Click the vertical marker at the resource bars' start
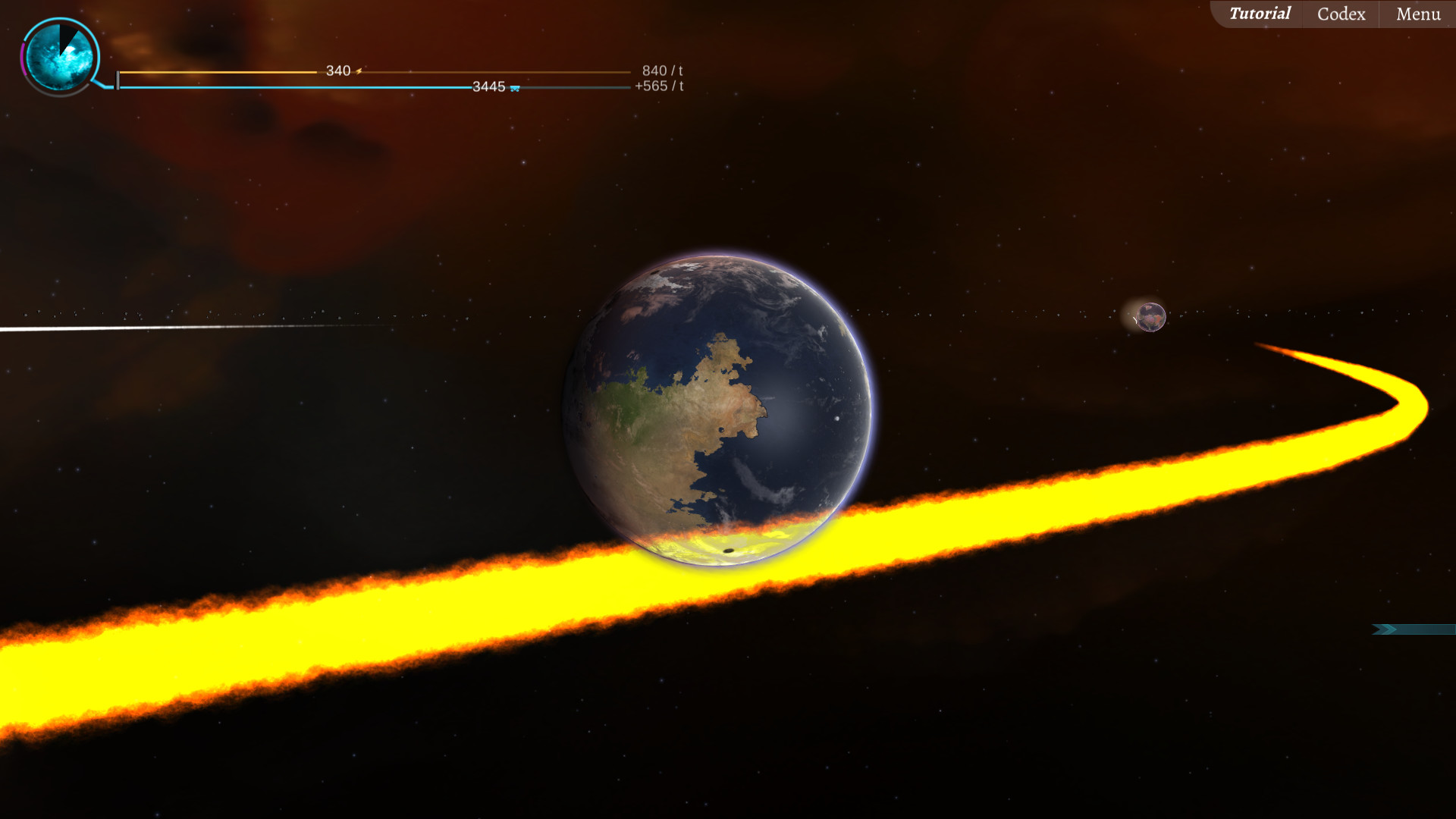This screenshot has height=819, width=1456. (118, 80)
